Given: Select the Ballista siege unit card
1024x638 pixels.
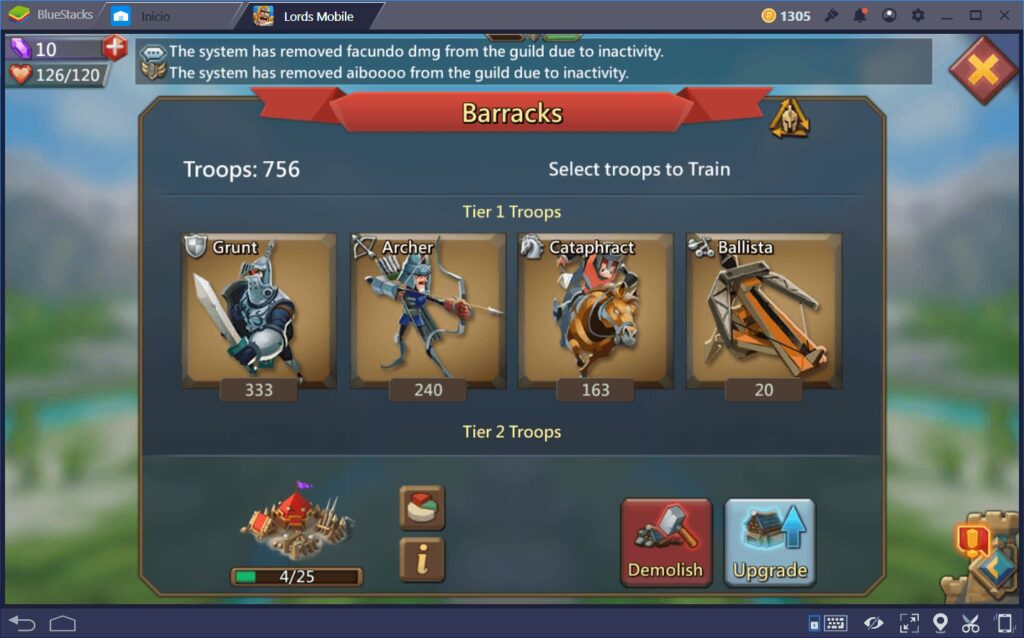Looking at the screenshot, I should (x=763, y=311).
